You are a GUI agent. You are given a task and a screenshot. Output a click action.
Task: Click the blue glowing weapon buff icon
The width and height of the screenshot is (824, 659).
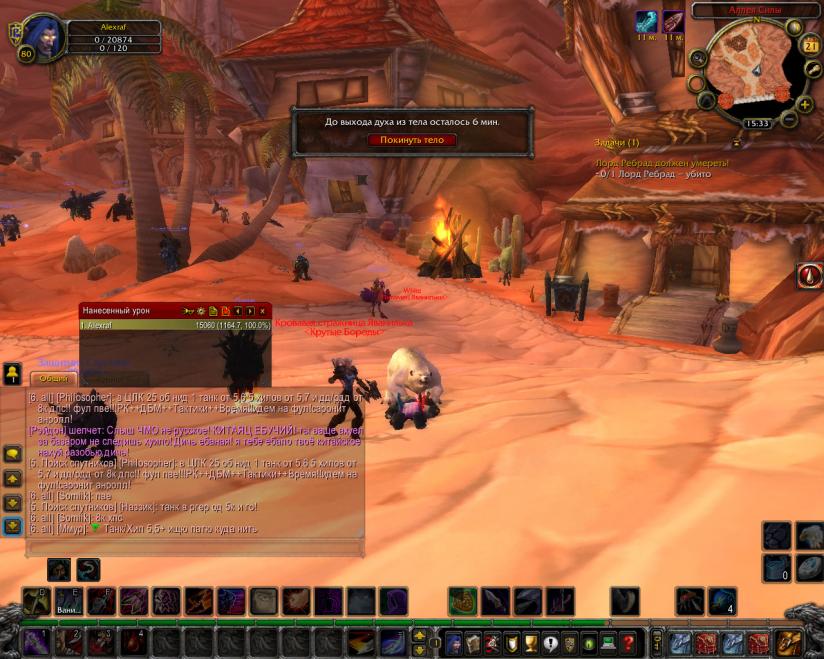pos(647,22)
